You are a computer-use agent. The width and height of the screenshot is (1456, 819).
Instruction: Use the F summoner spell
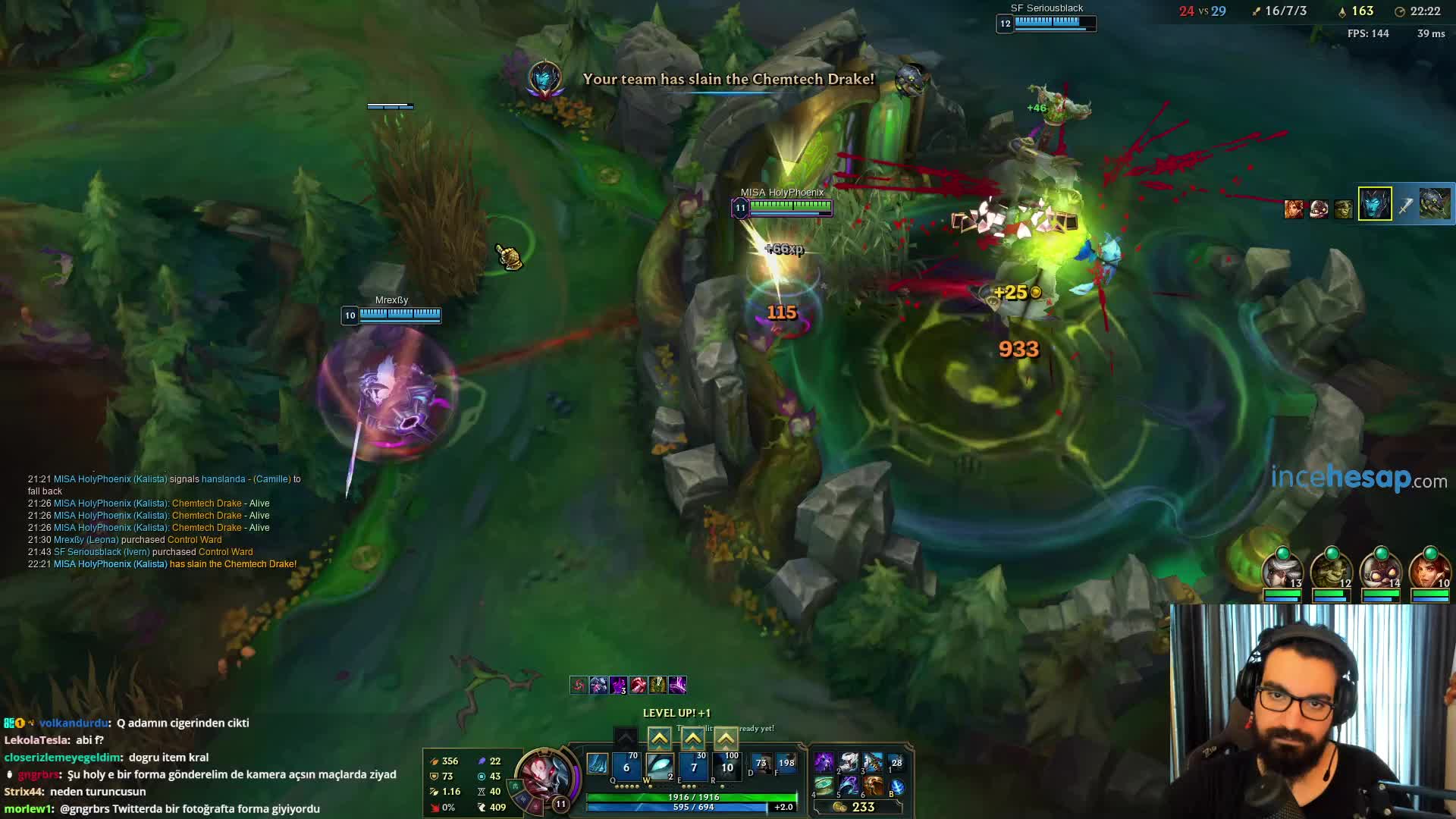(786, 764)
